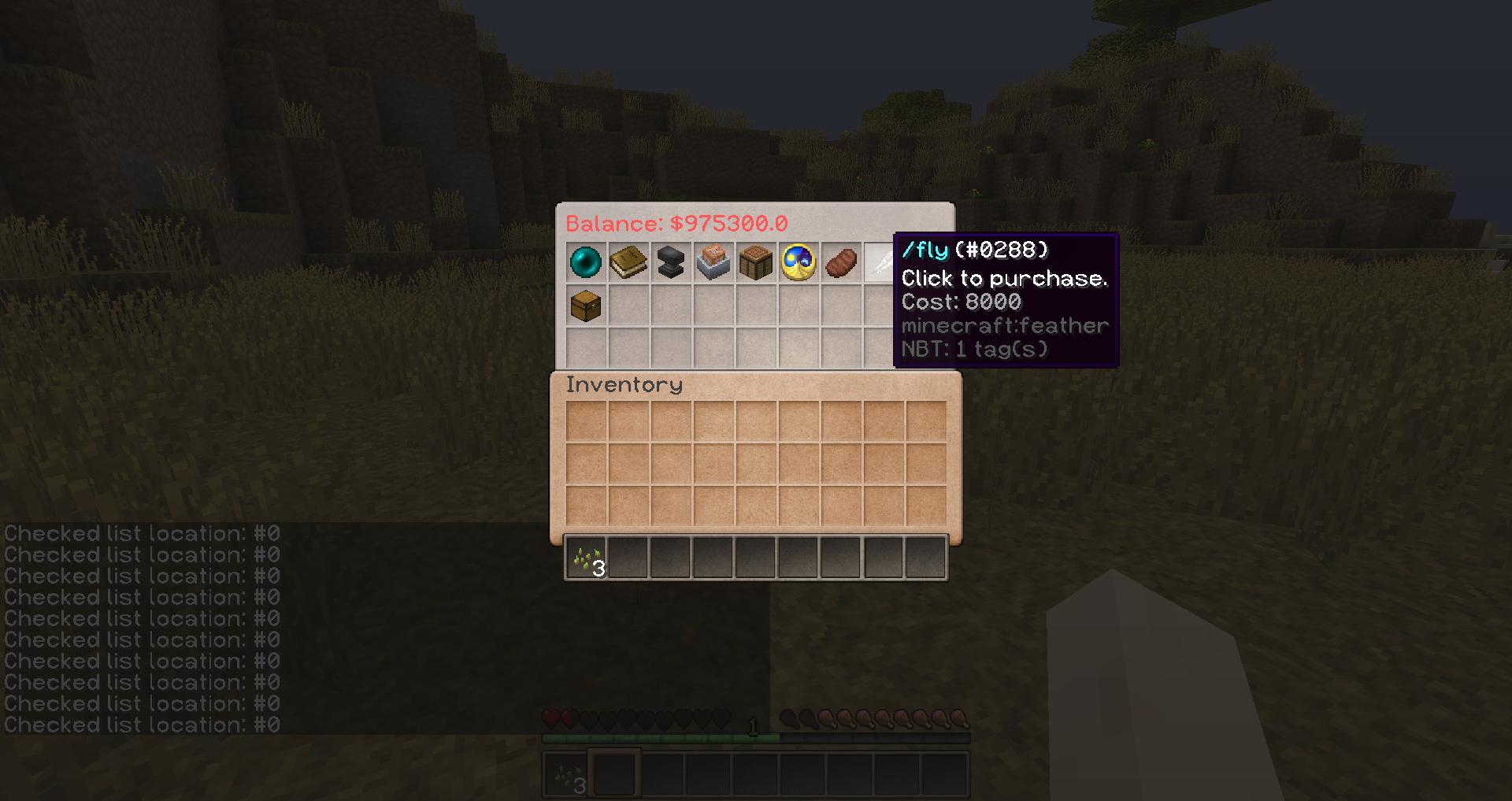
Task: Click the 'Click to purchase' tooltip text
Action: 1004,278
